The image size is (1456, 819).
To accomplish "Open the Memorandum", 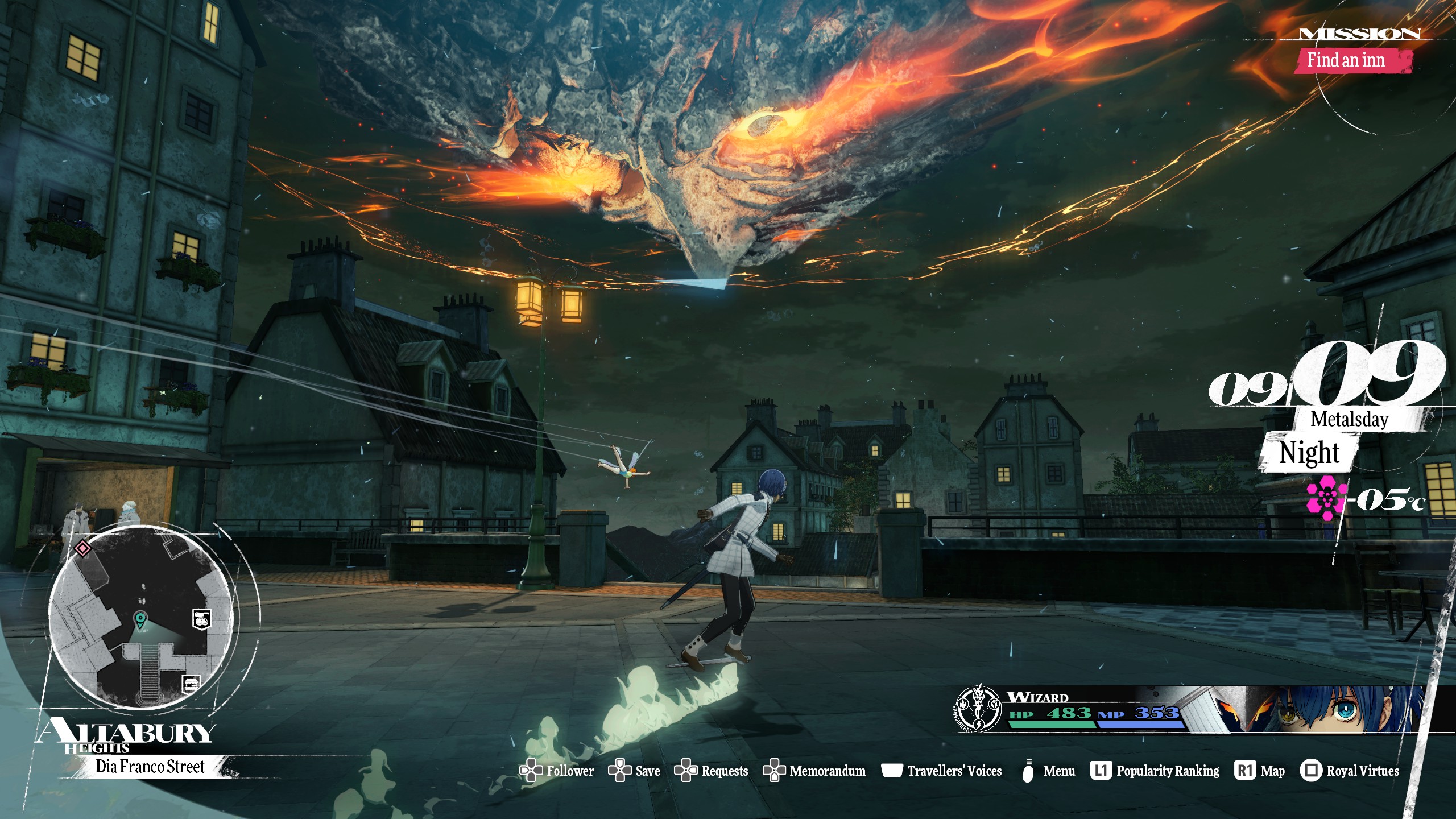I will click(814, 771).
